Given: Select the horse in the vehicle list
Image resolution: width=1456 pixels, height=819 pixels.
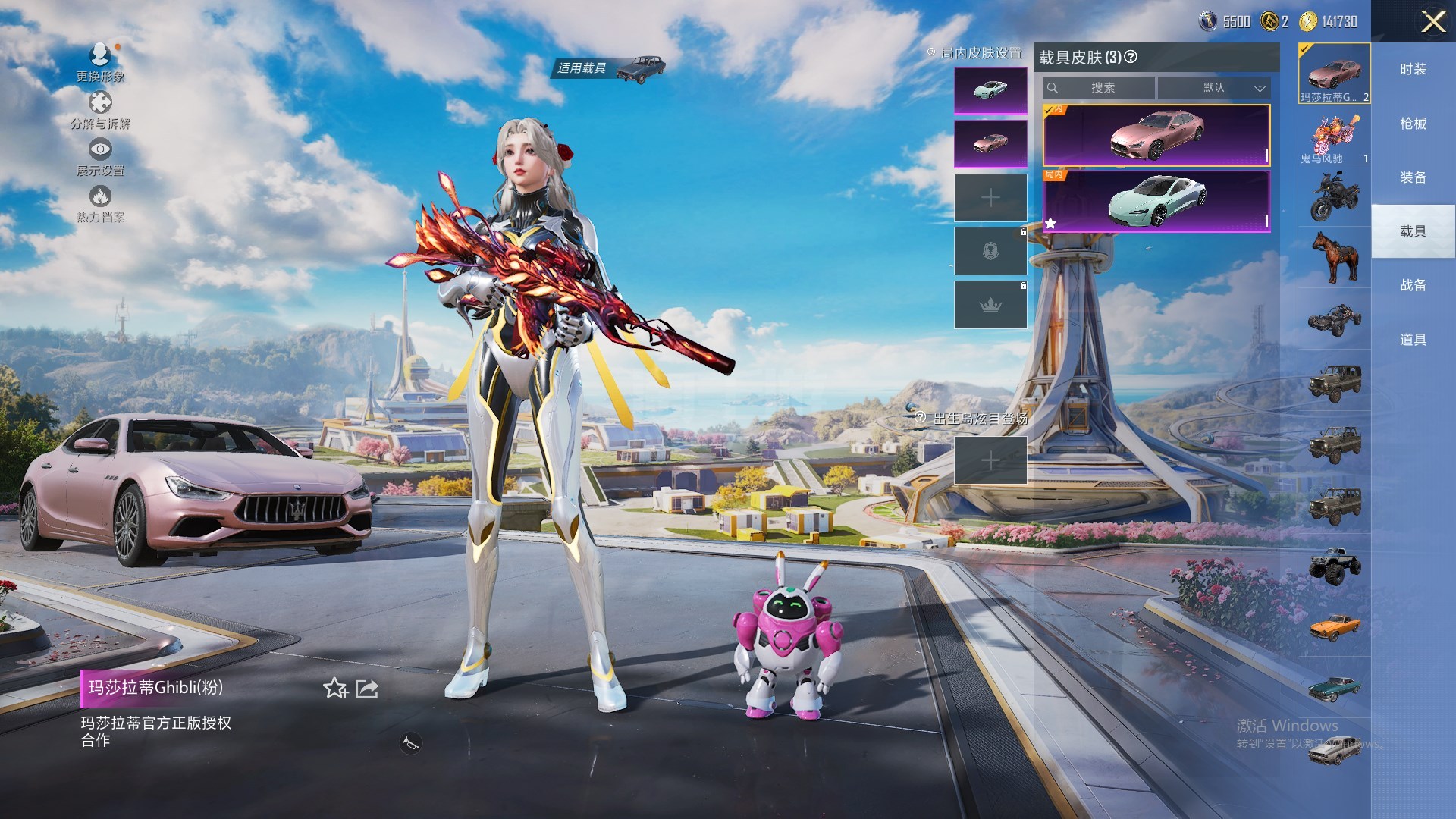Looking at the screenshot, I should pos(1334,256).
